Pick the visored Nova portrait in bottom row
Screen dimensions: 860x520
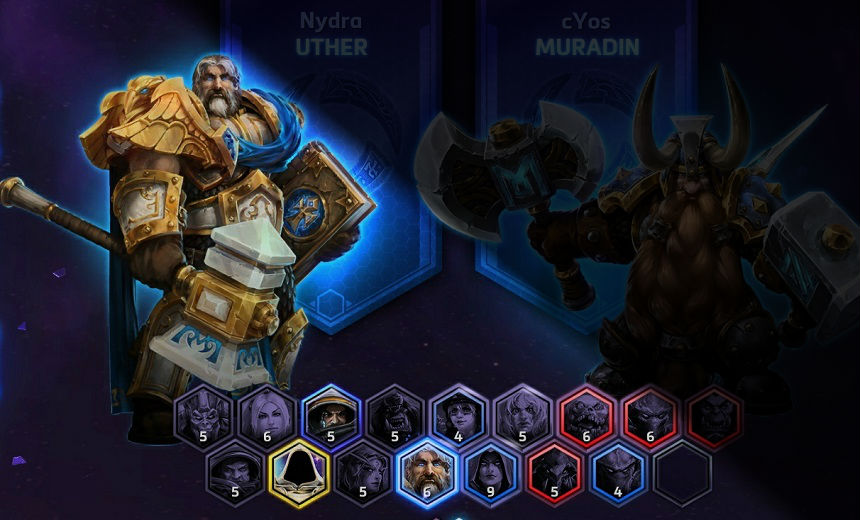pos(235,468)
